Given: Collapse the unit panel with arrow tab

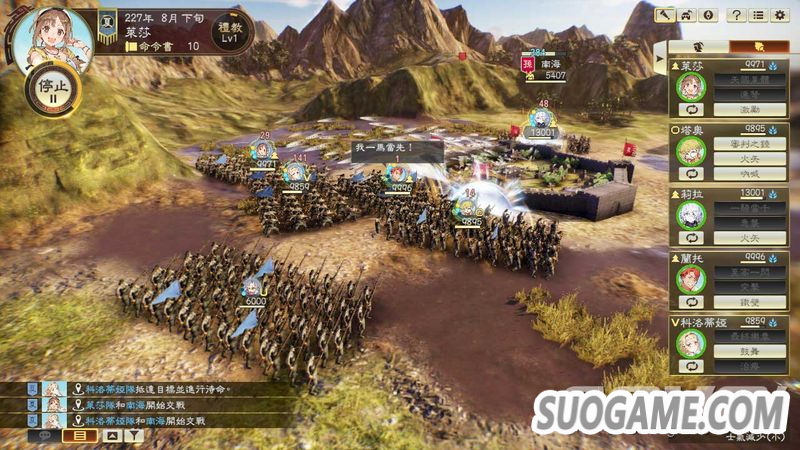Looking at the screenshot, I should [660, 59].
